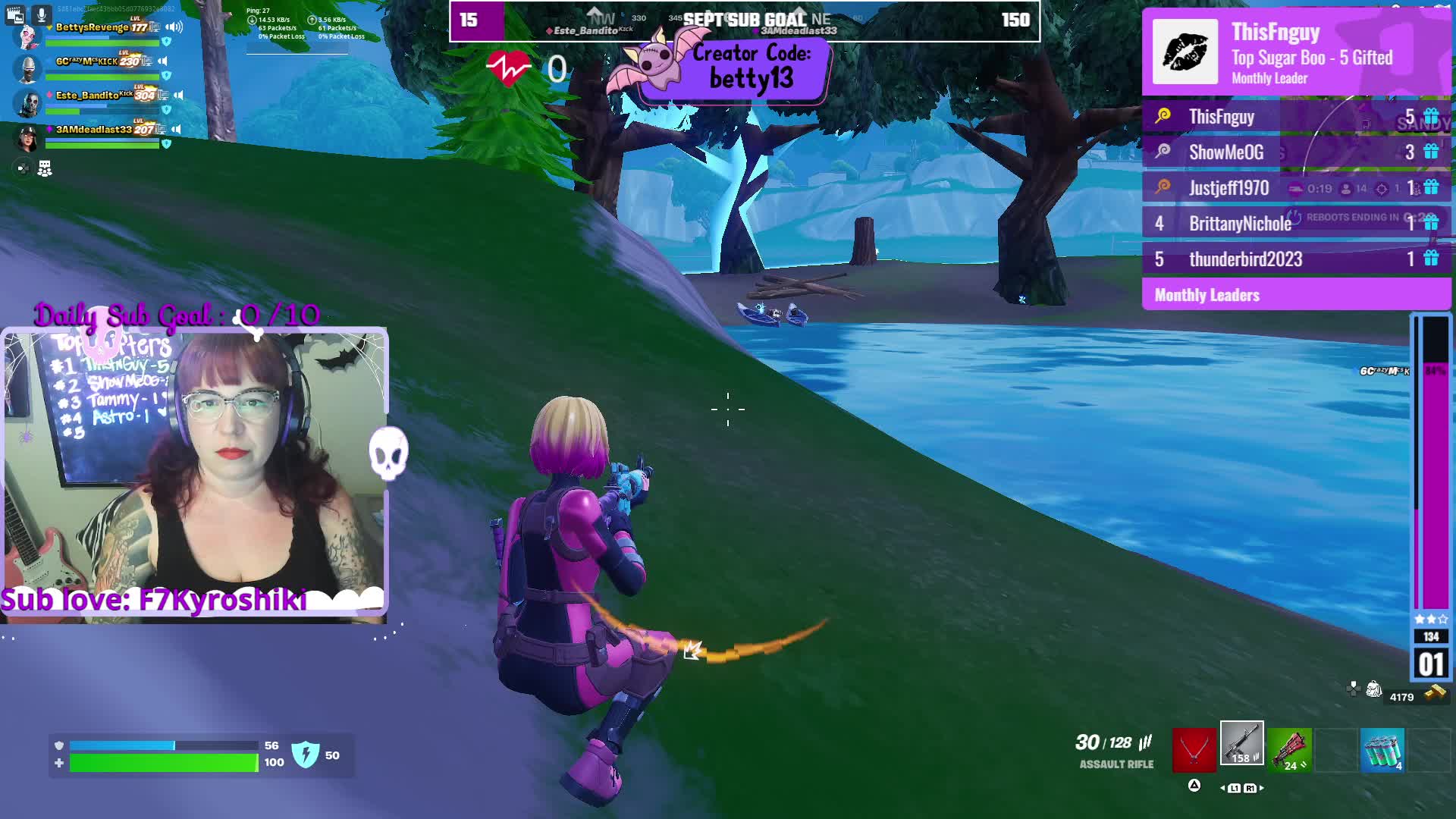Click the gift icon next to ThisFnguy
The image size is (1456, 819).
coord(1432,116)
